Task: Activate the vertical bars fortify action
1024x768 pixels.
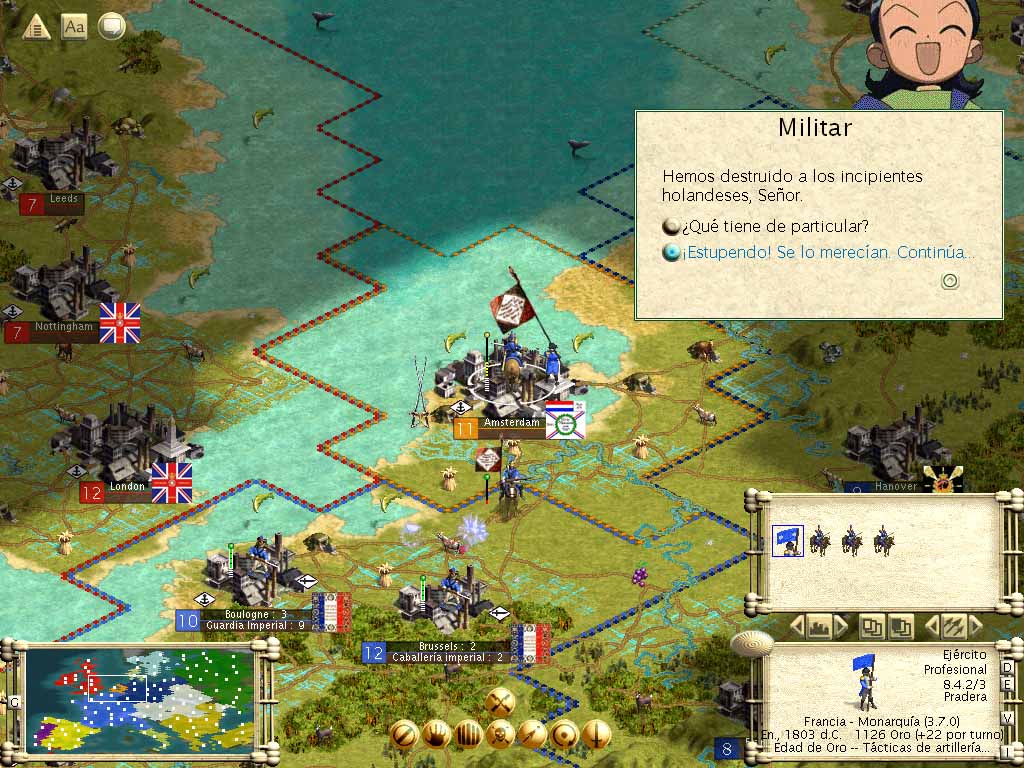Action: coord(468,735)
